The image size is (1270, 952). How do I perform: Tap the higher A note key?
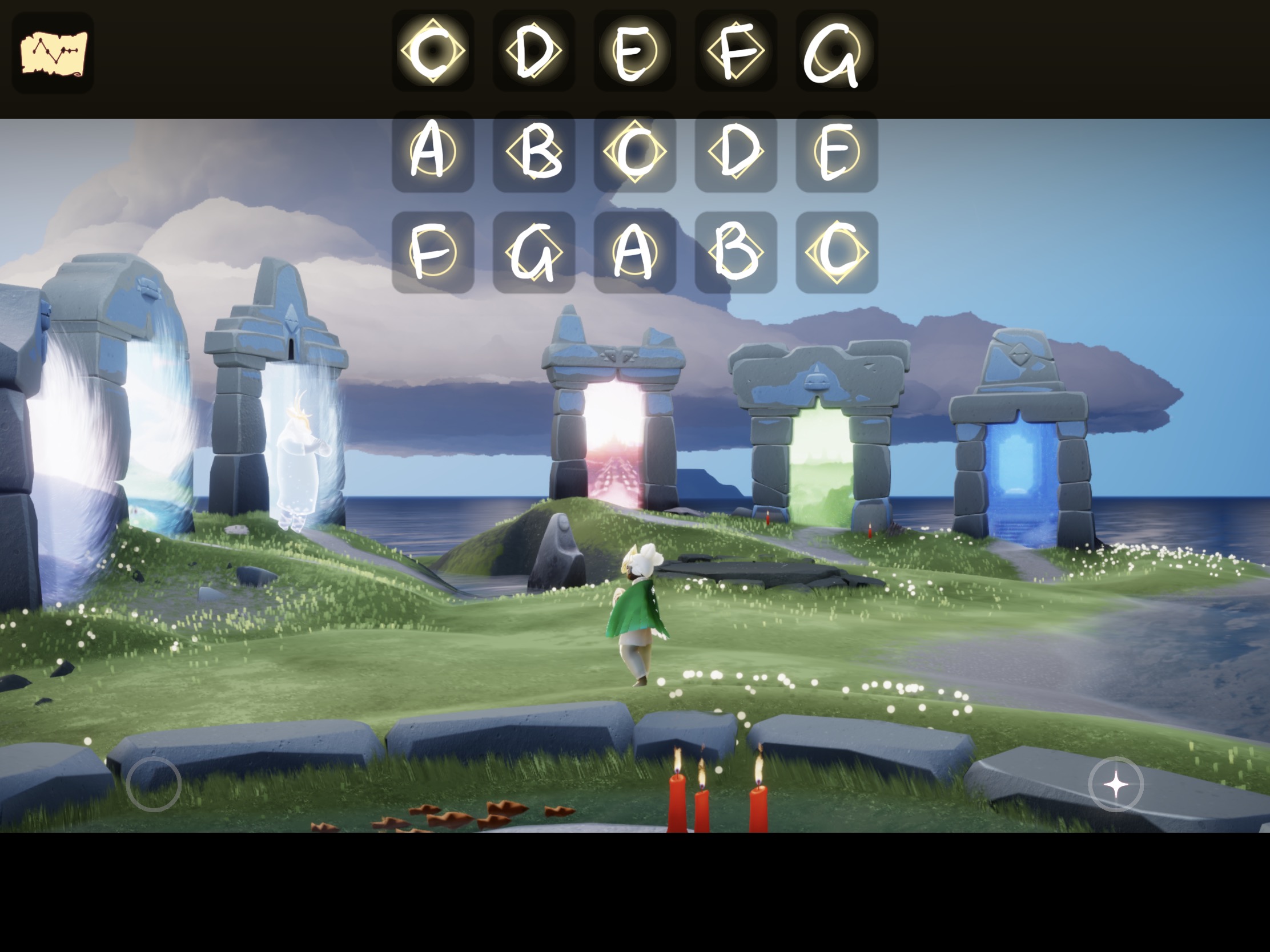pyautogui.click(x=635, y=252)
